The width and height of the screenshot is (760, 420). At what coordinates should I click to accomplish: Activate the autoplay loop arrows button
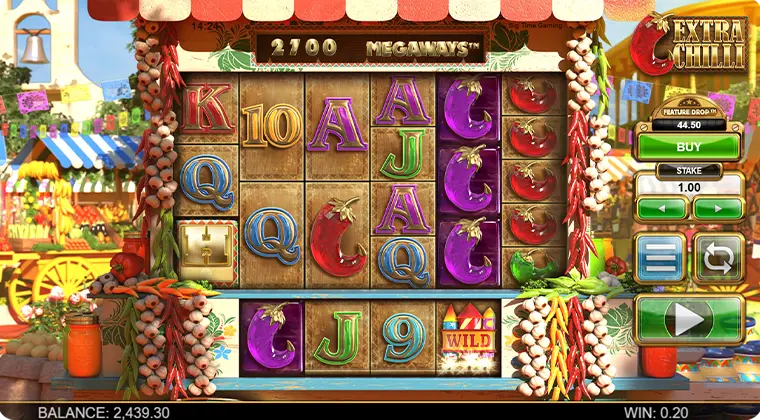pos(718,258)
